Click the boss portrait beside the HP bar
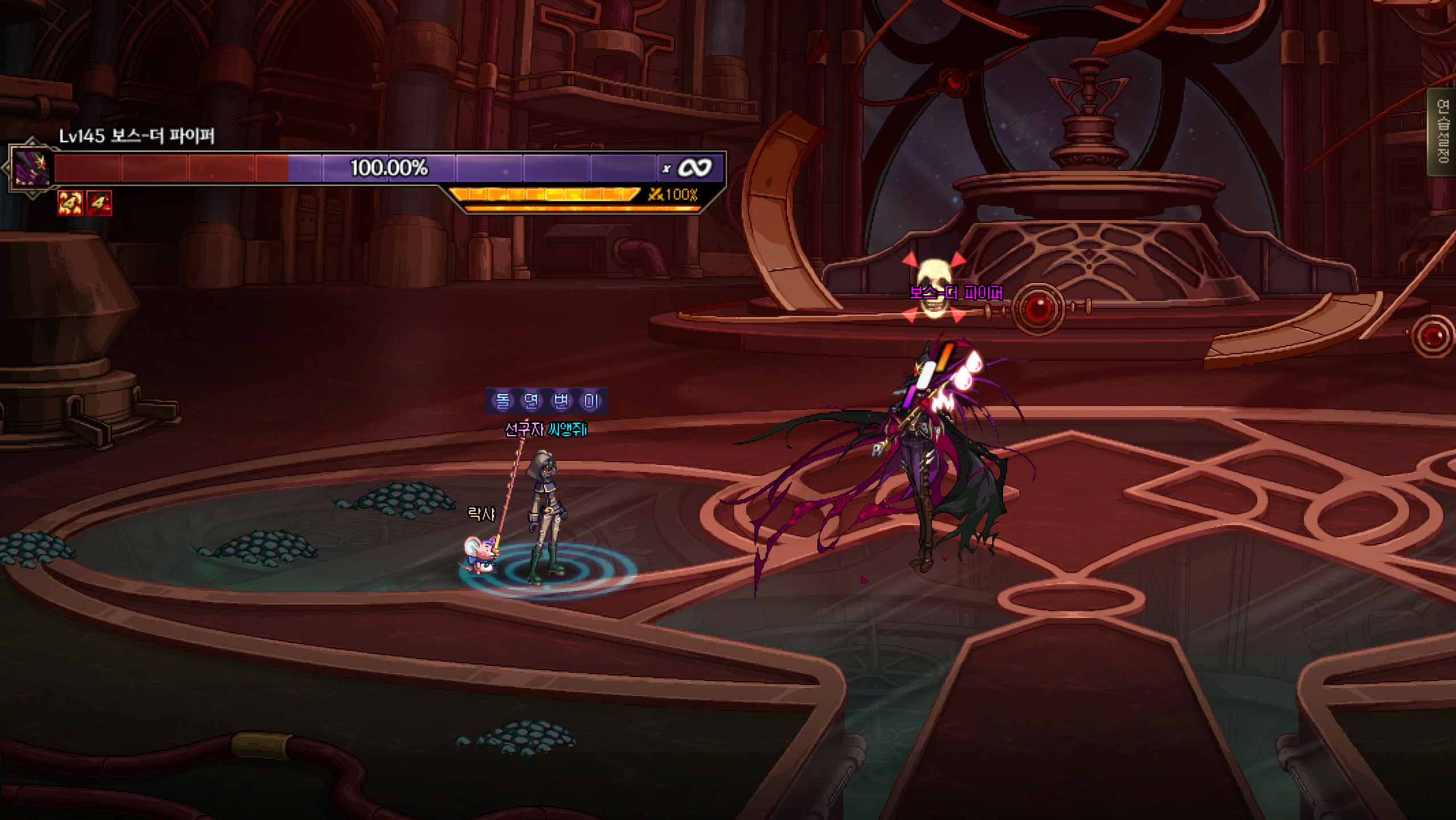This screenshot has height=820, width=1456. (x=31, y=168)
